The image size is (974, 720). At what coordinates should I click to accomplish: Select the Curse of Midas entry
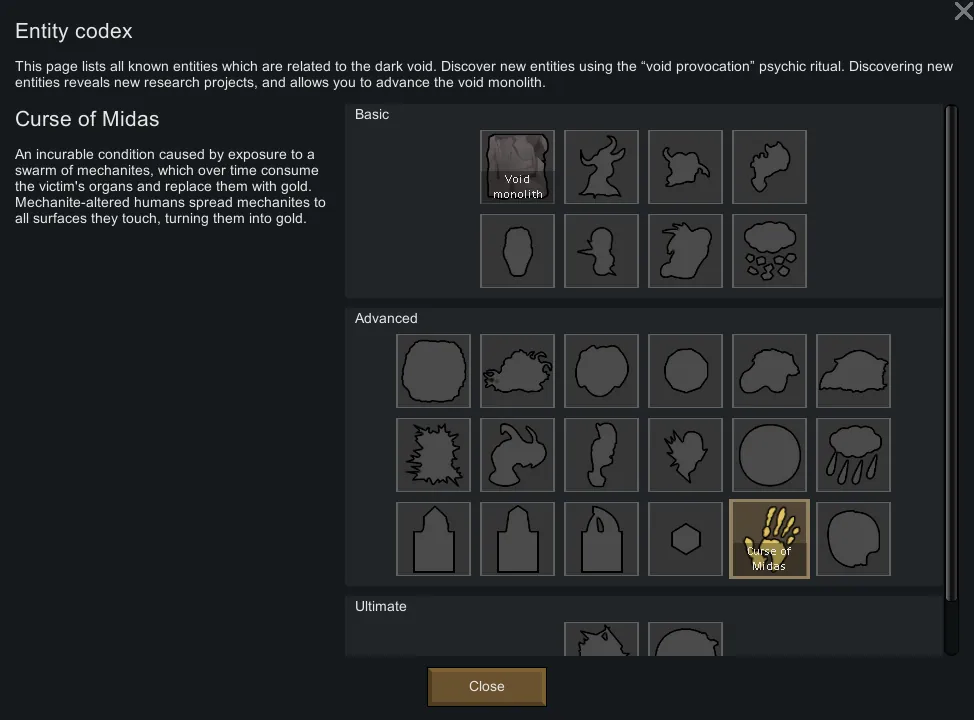pos(769,540)
